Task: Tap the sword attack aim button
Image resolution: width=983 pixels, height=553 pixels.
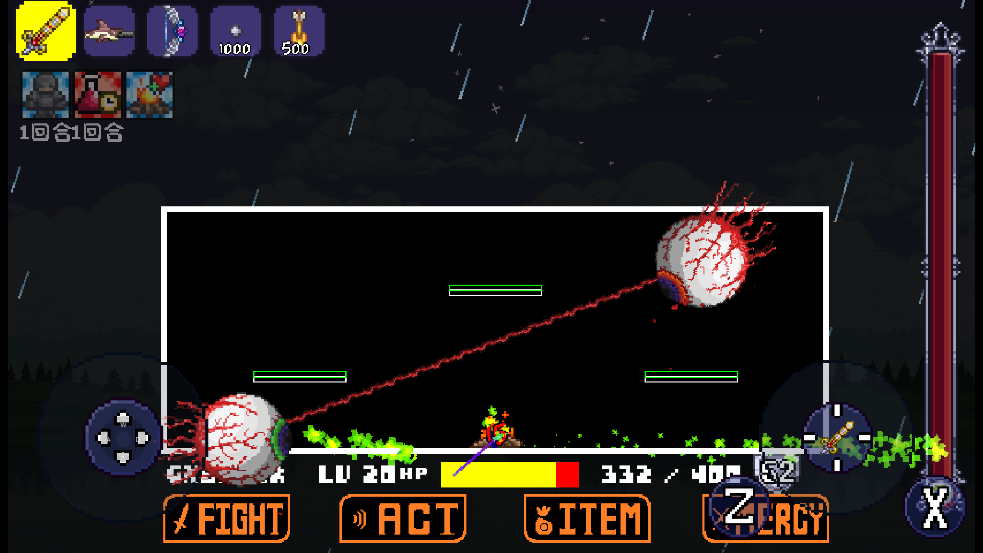Action: pyautogui.click(x=836, y=438)
